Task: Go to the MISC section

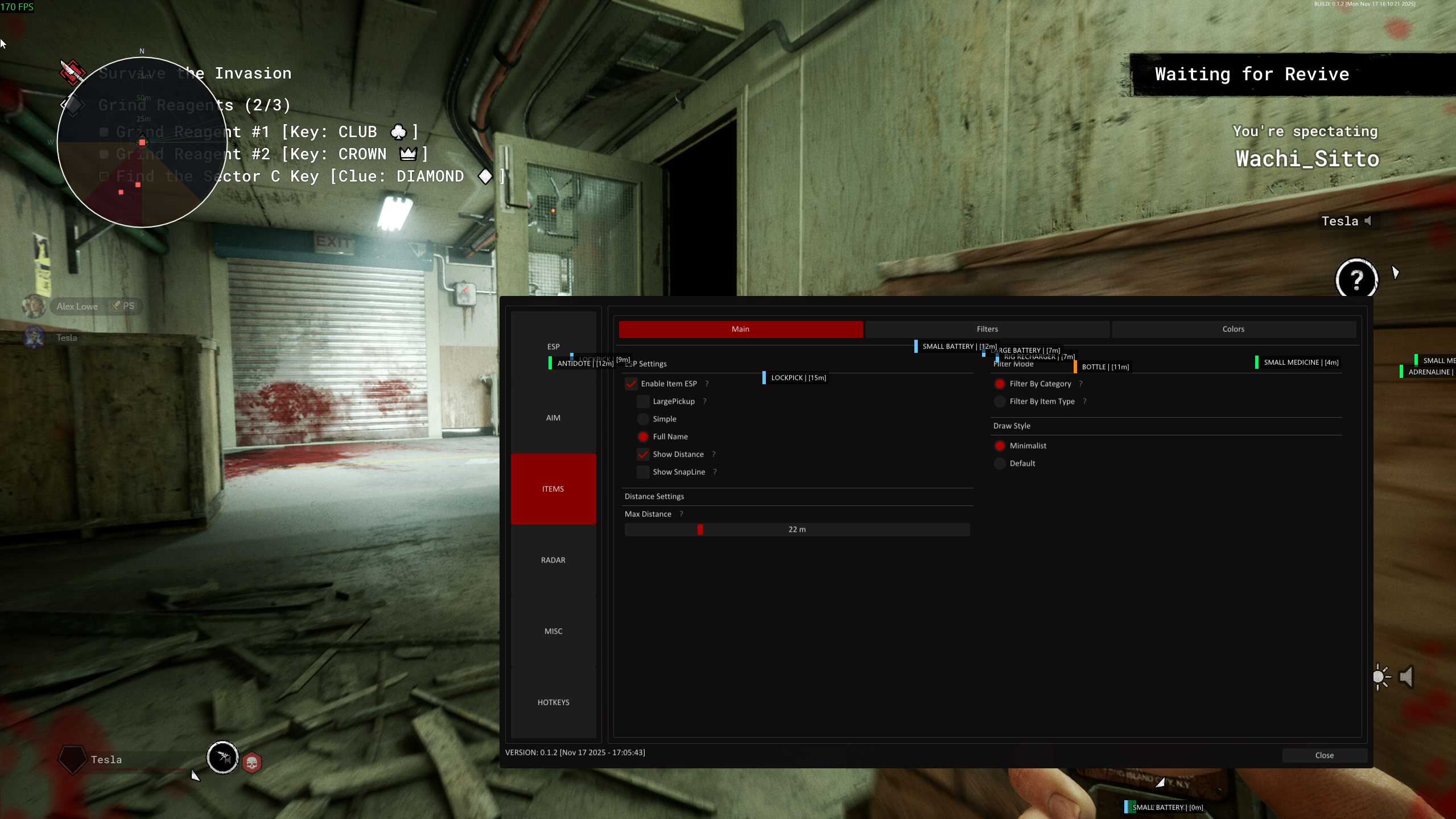Action: click(553, 631)
